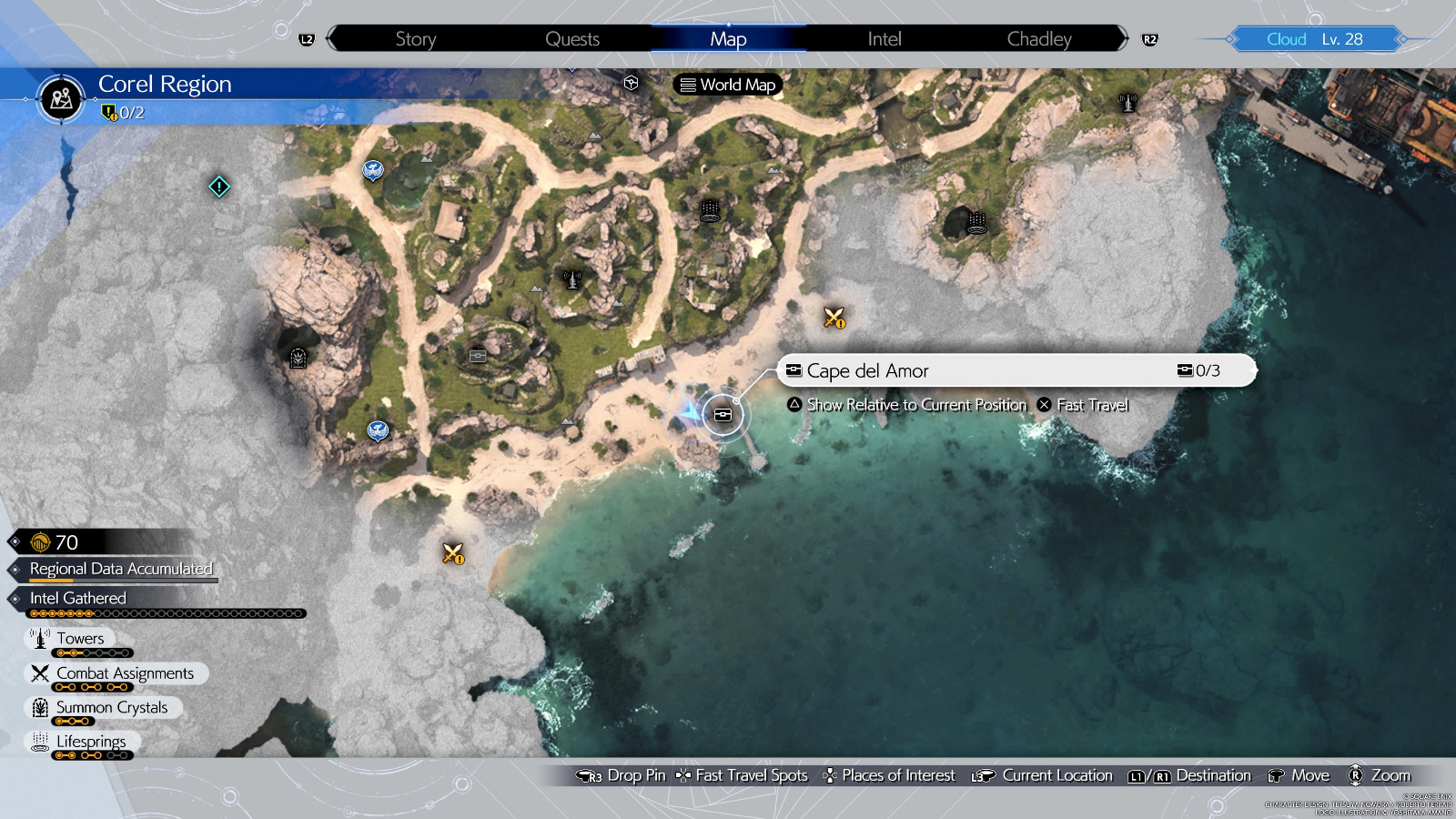Screen dimensions: 1456x819
Task: Switch to the Intel tab
Action: coord(882,39)
